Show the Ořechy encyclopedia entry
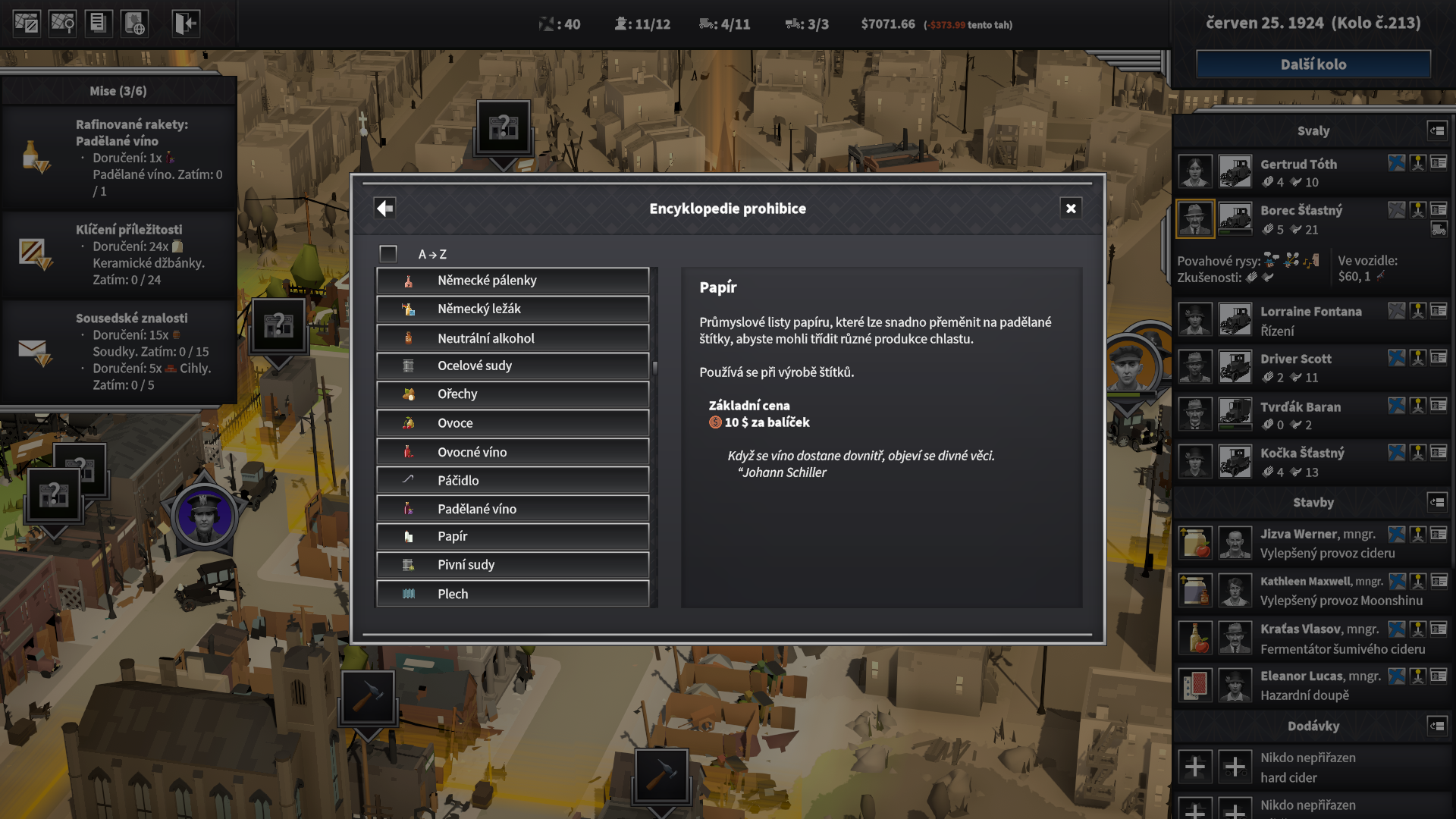Viewport: 1456px width, 819px height. point(513,394)
